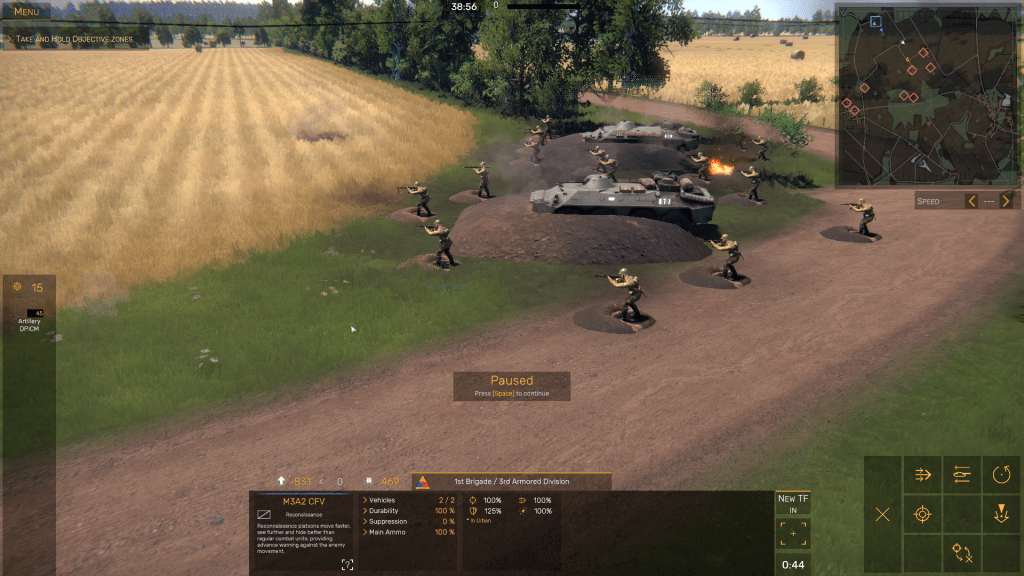The height and width of the screenshot is (576, 1024).
Task: Expand the Main Ammo stat row
Action: coord(388,532)
